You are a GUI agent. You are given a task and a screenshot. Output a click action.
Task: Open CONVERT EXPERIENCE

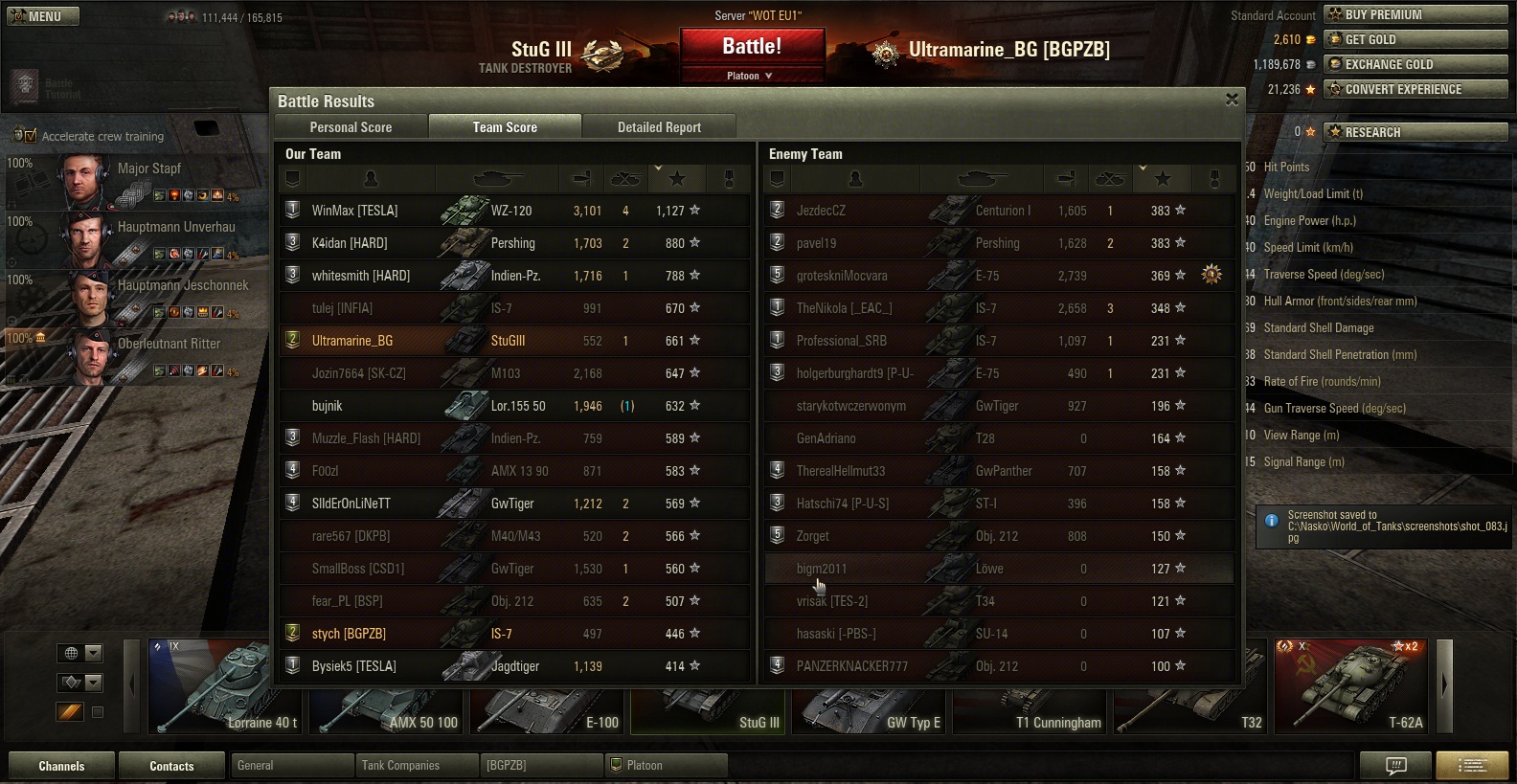click(1415, 89)
